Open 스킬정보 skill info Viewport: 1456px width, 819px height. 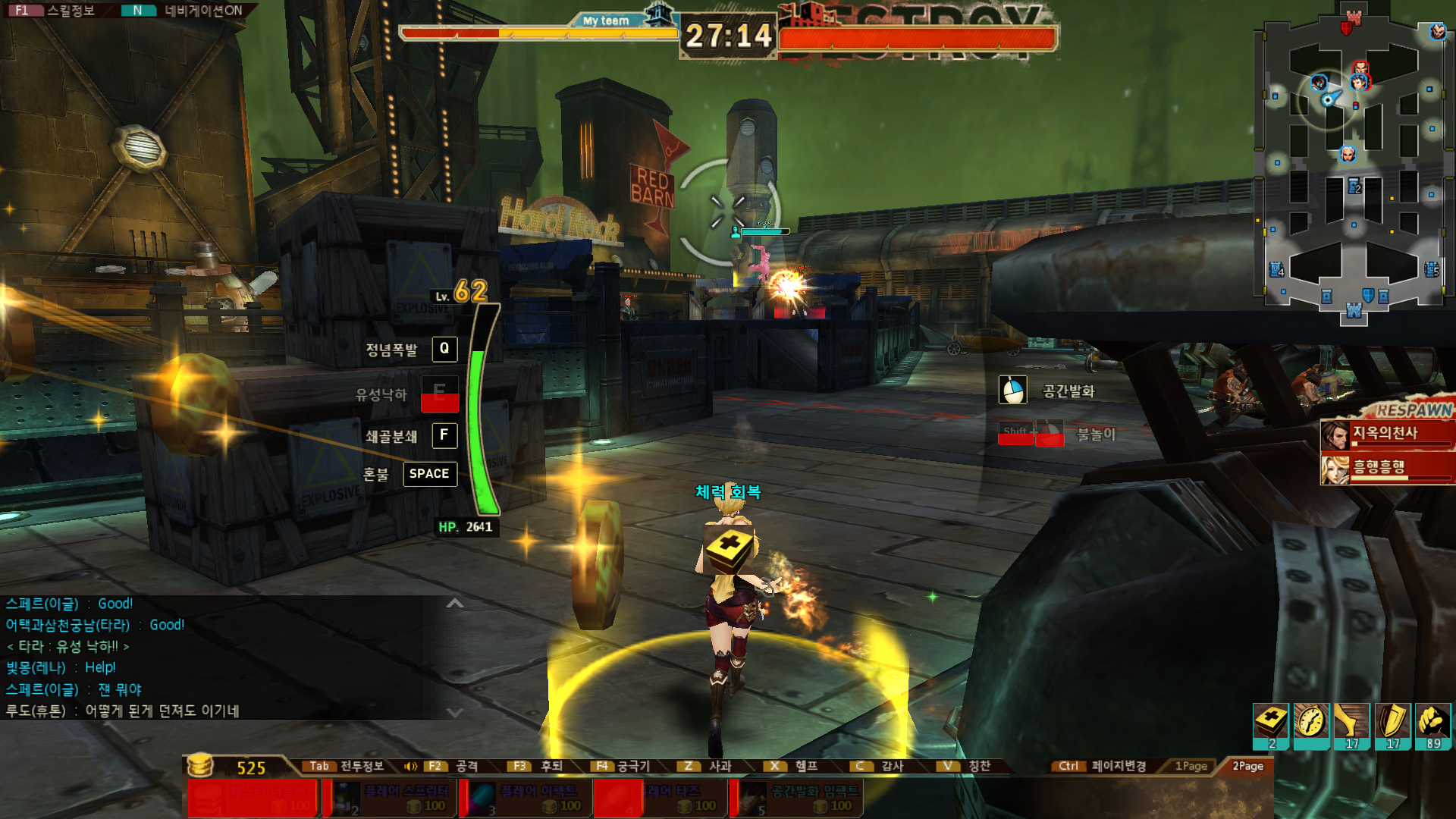(x=55, y=11)
